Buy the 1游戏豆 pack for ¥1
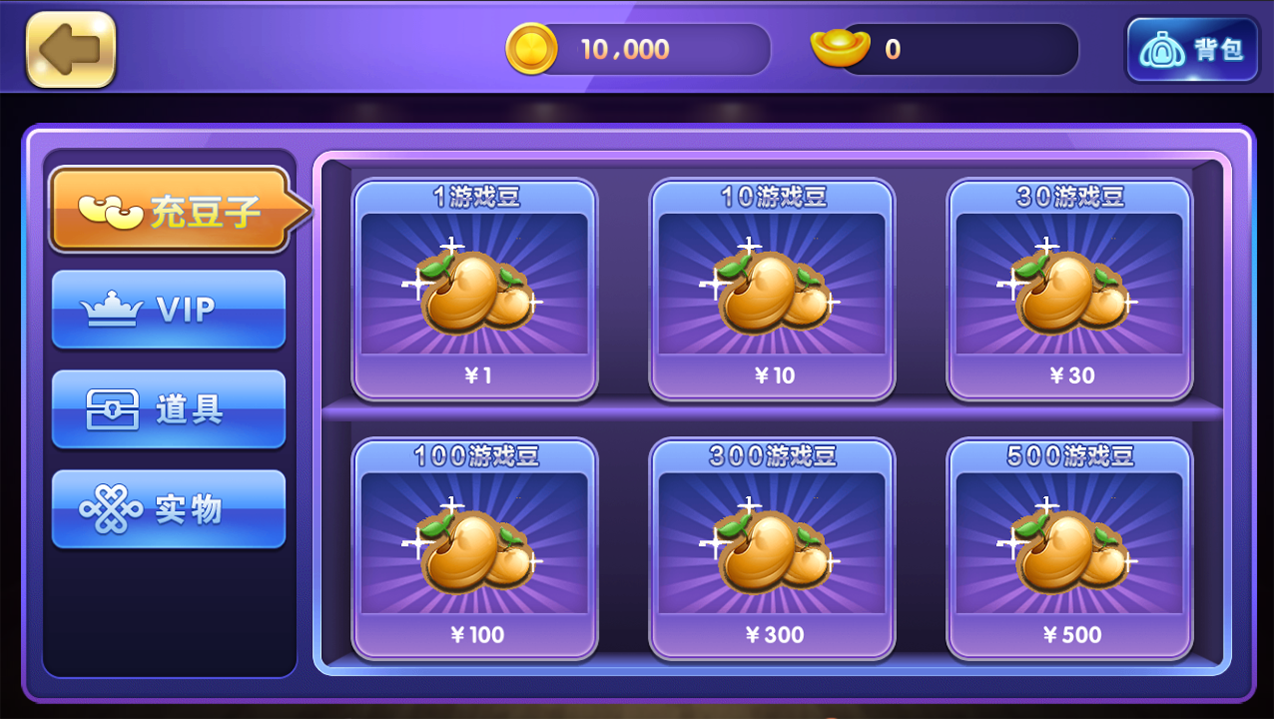This screenshot has width=1274, height=719. pos(475,289)
